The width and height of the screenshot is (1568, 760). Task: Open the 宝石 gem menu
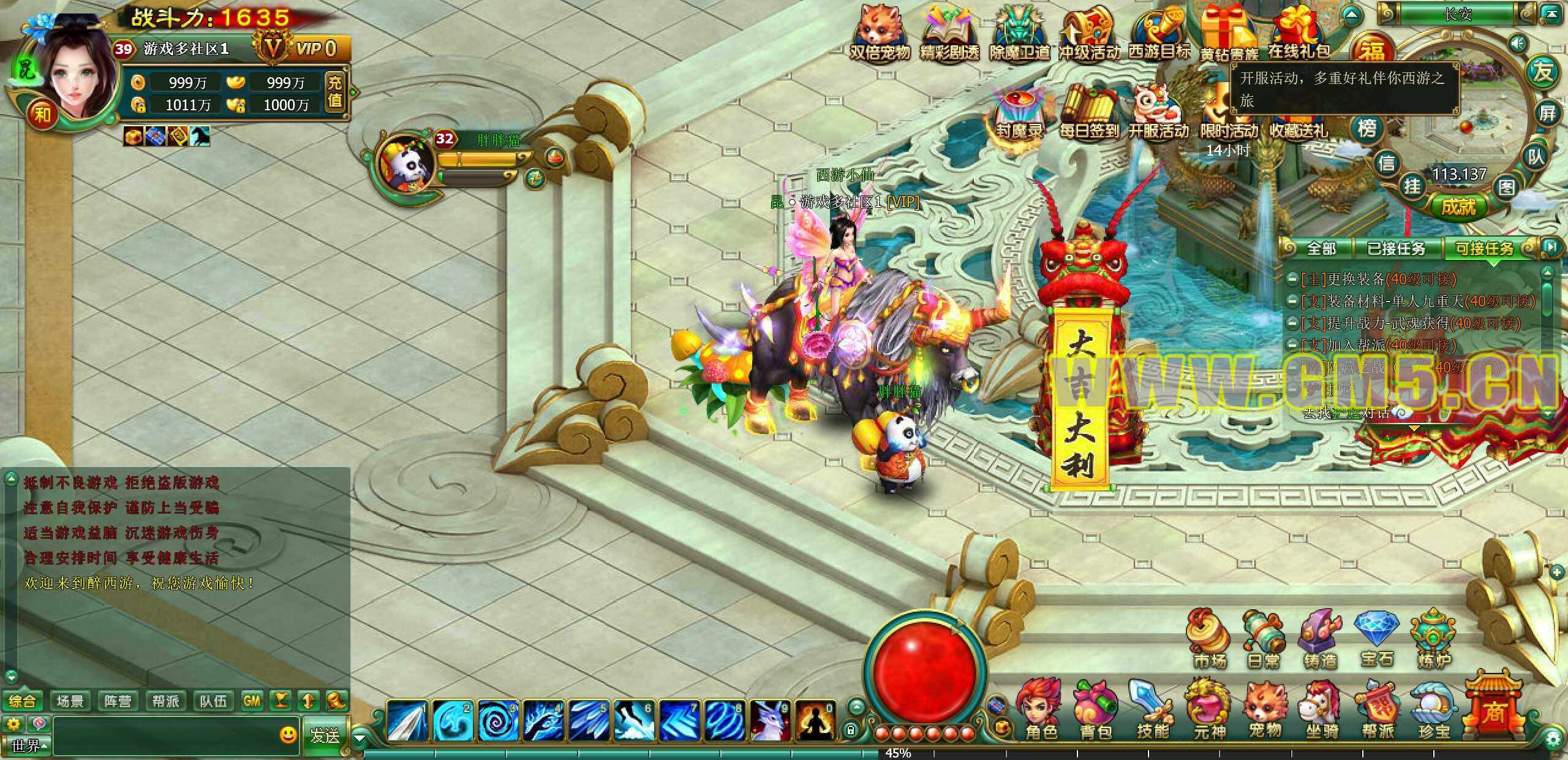tap(1377, 640)
